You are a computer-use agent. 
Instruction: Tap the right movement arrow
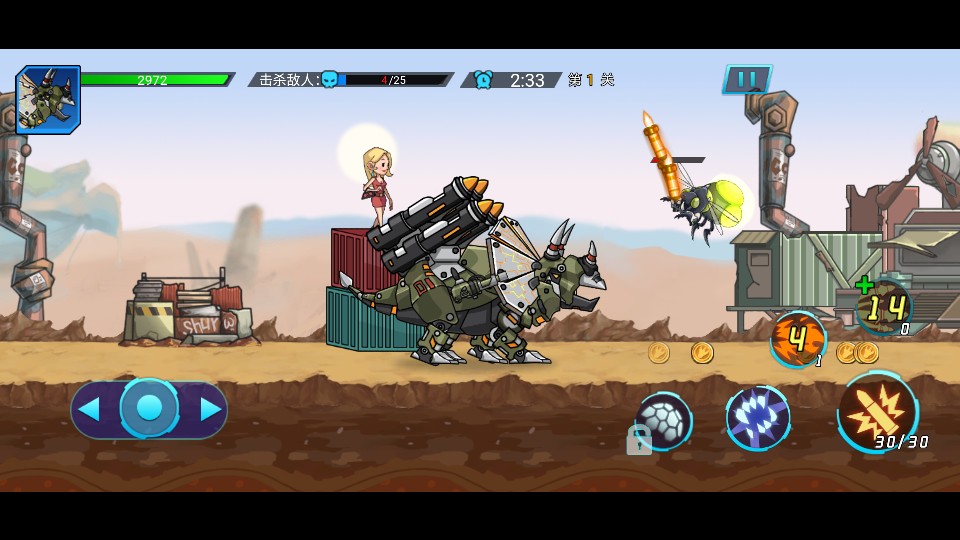(x=210, y=409)
